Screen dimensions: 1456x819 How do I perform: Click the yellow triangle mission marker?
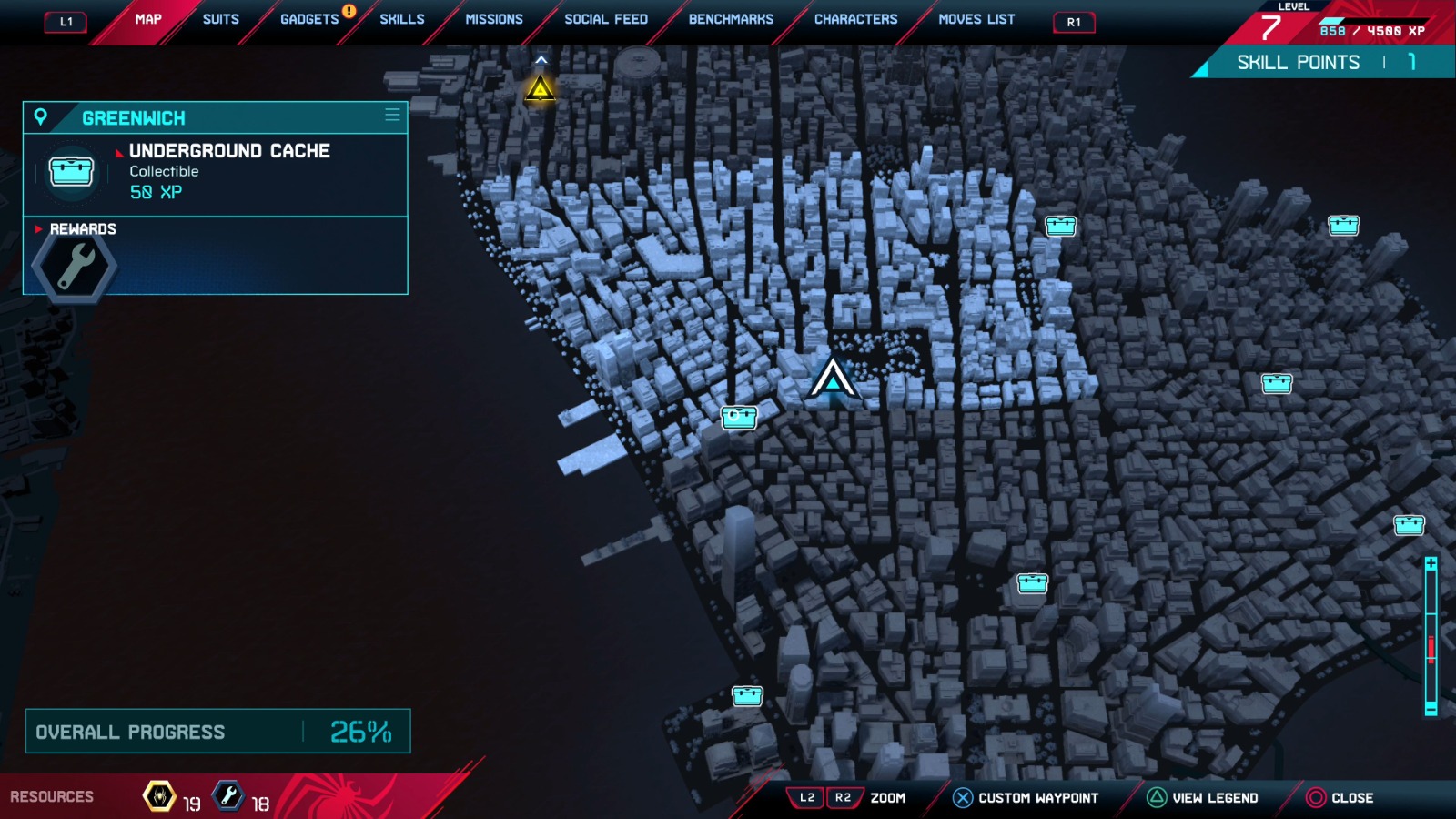pos(540,89)
